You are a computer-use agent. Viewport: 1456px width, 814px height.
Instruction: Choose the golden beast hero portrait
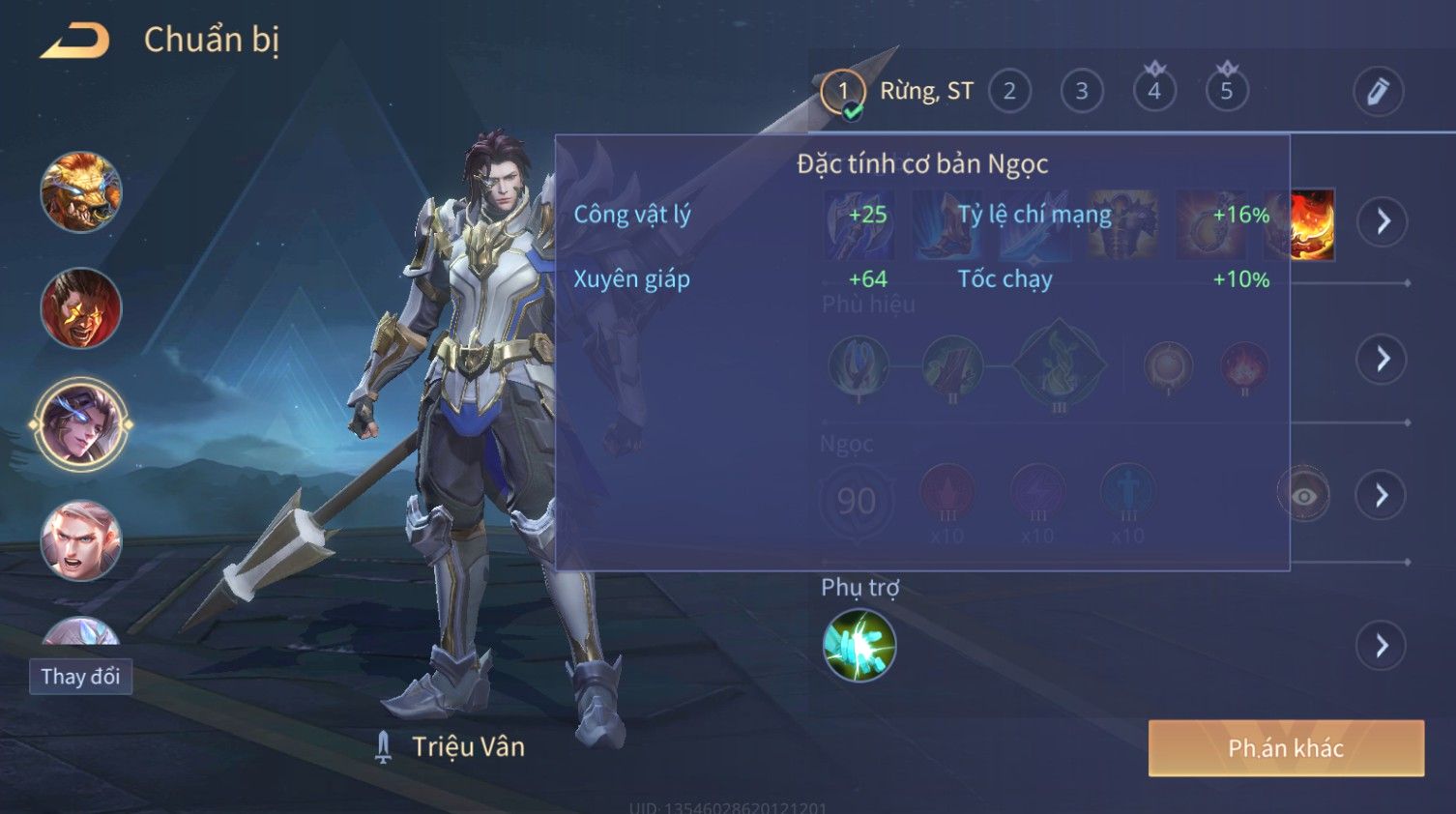(81, 191)
